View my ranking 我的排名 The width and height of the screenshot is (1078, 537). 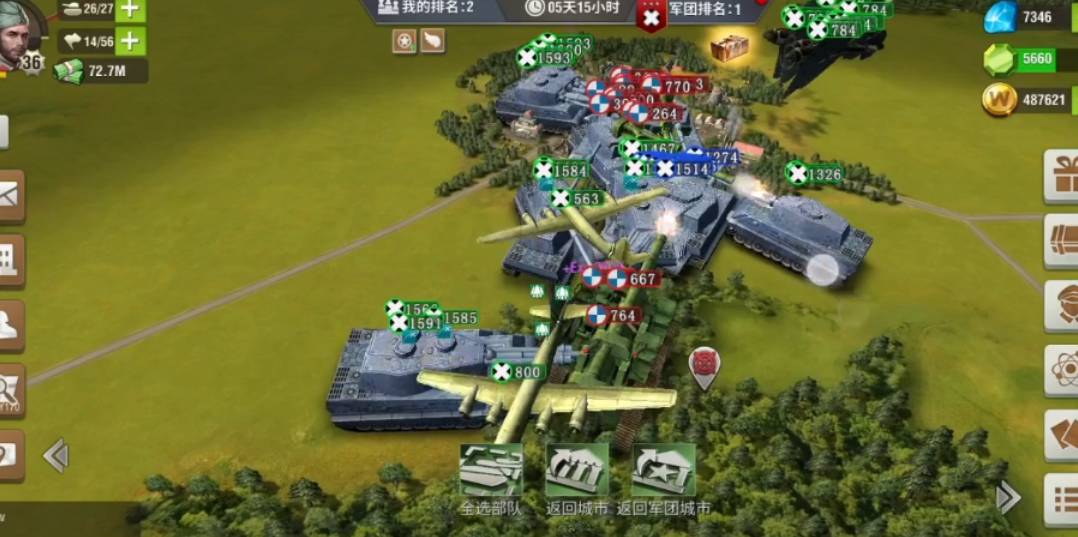(428, 8)
